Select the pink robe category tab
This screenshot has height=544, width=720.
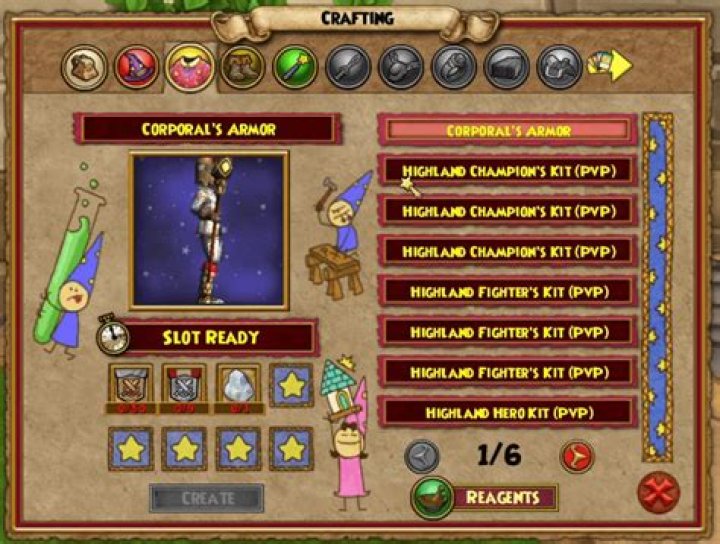[x=190, y=68]
